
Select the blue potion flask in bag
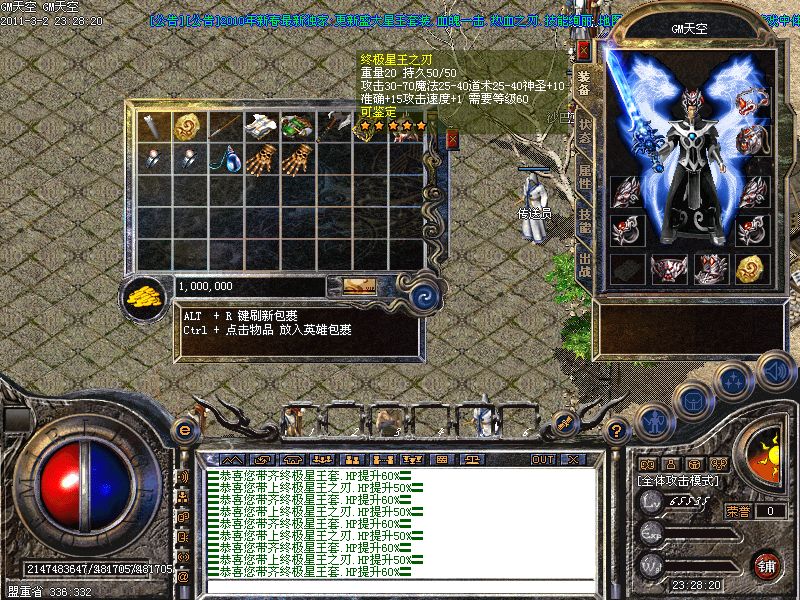226,158
